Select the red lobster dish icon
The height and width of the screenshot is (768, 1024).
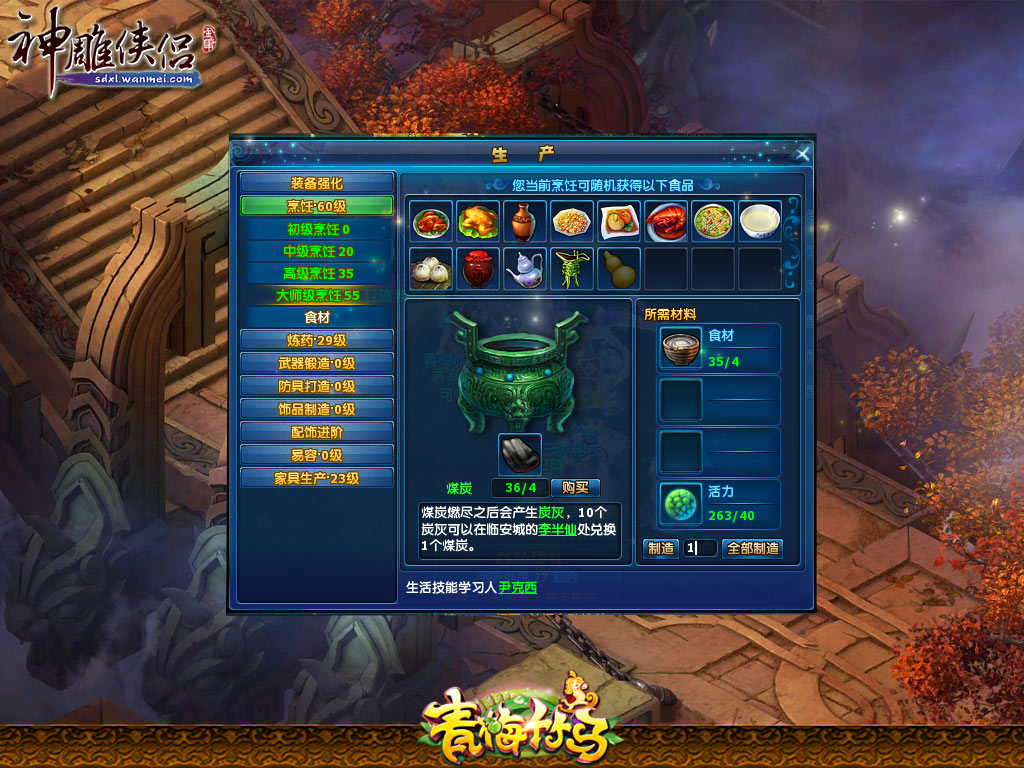pyautogui.click(x=666, y=222)
